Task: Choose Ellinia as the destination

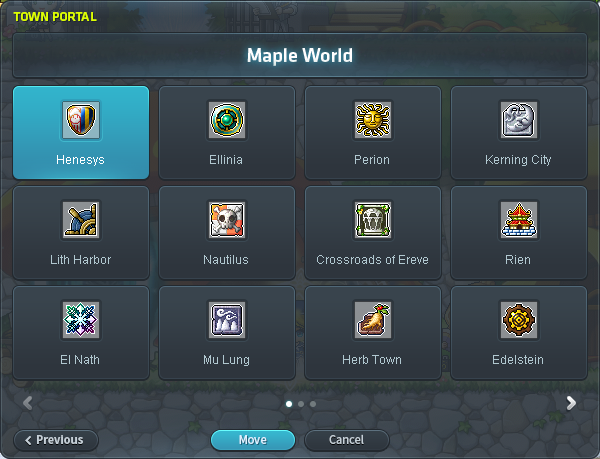Action: click(x=227, y=132)
